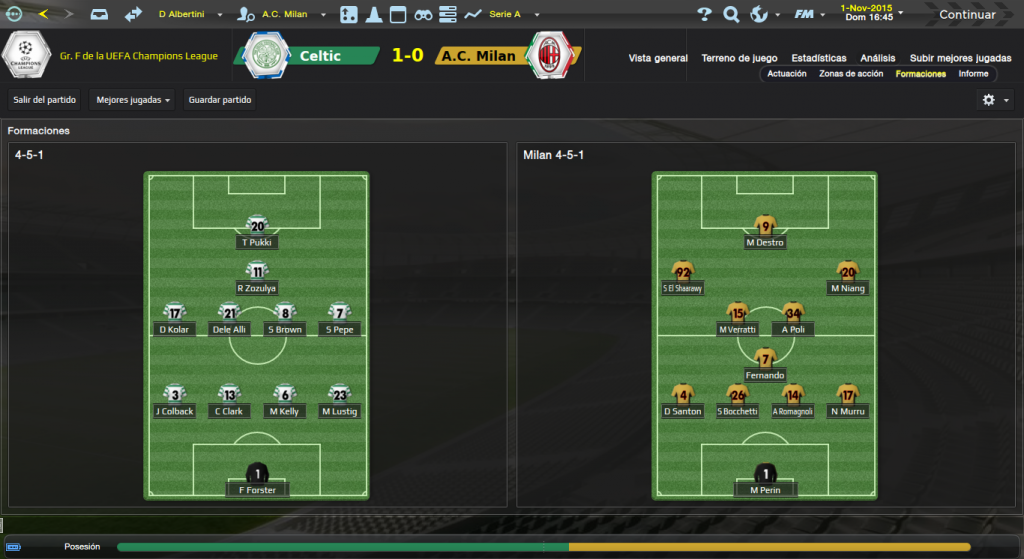The height and width of the screenshot is (559, 1024).
Task: Open the Mejores jugadas dropdown
Action: tap(134, 100)
